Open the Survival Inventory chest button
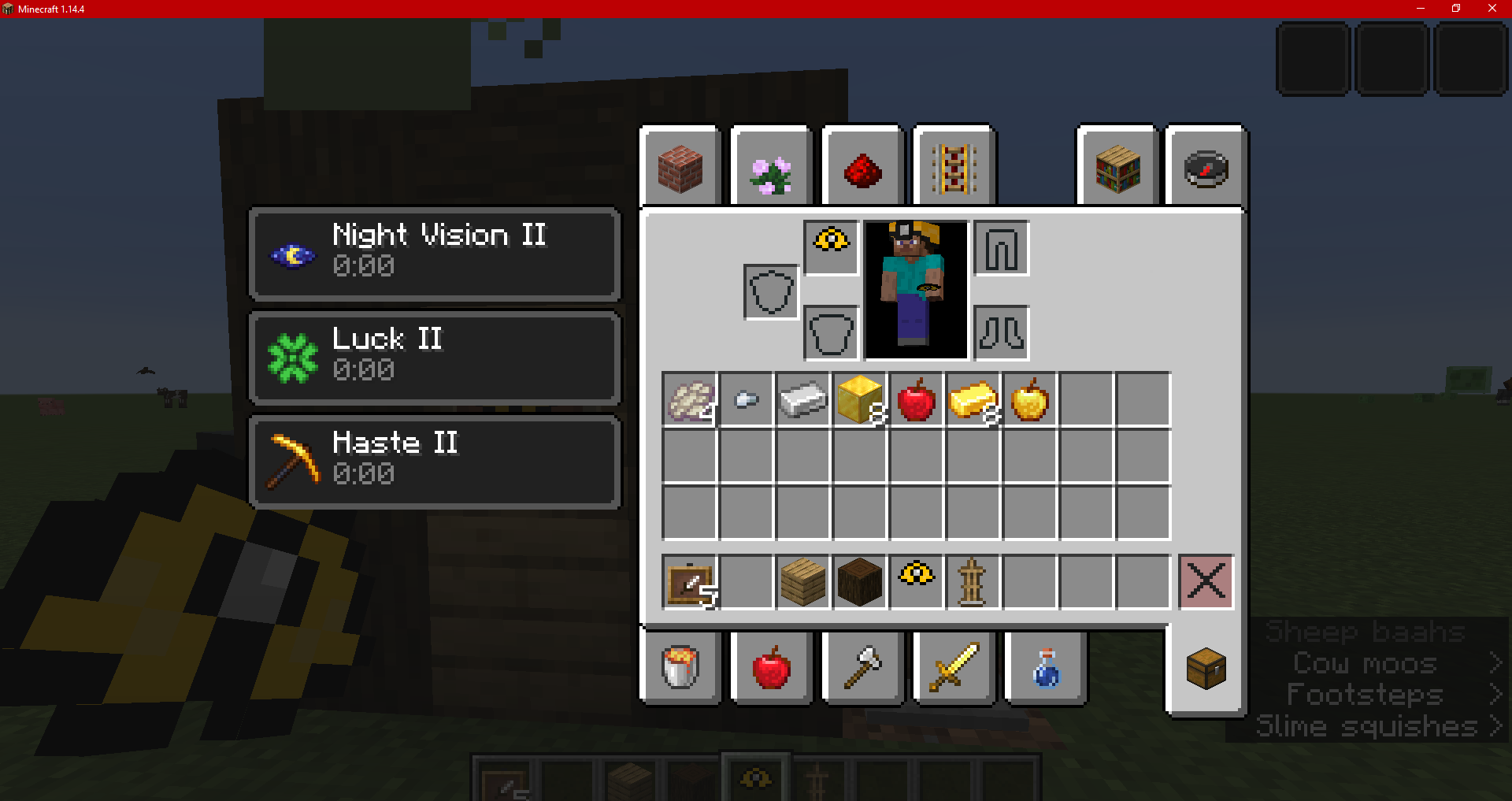The image size is (1512, 801). [x=1205, y=668]
